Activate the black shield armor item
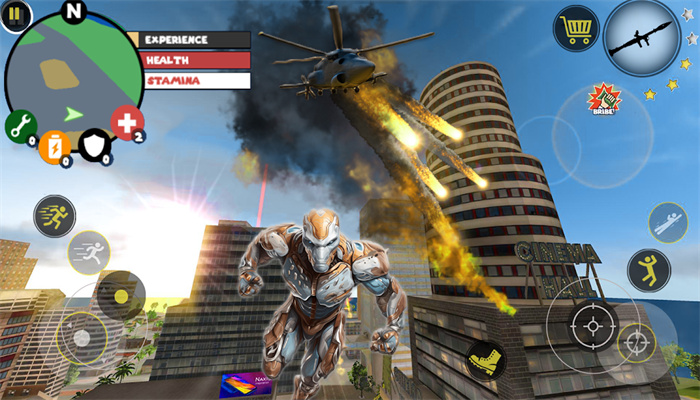This screenshot has width=700, height=400. click(95, 144)
